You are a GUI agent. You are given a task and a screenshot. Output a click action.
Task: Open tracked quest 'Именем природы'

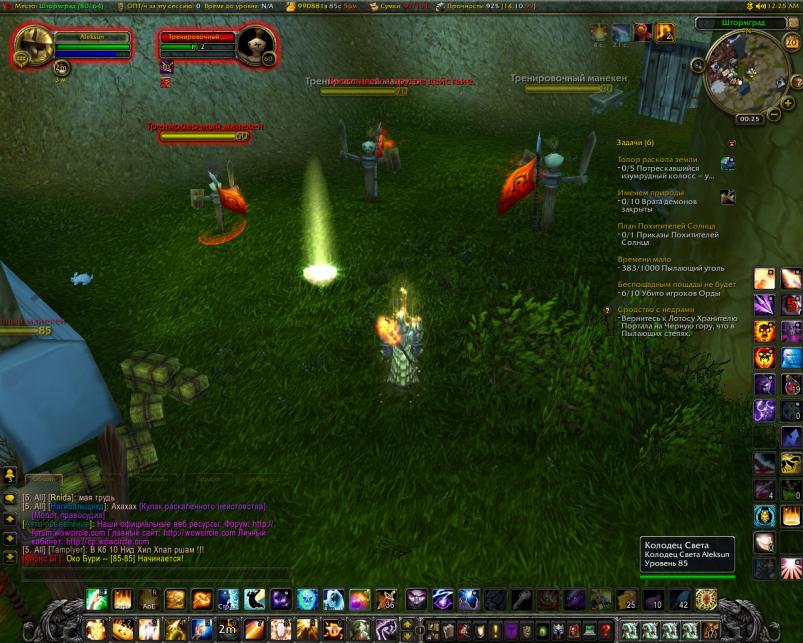pyautogui.click(x=651, y=192)
